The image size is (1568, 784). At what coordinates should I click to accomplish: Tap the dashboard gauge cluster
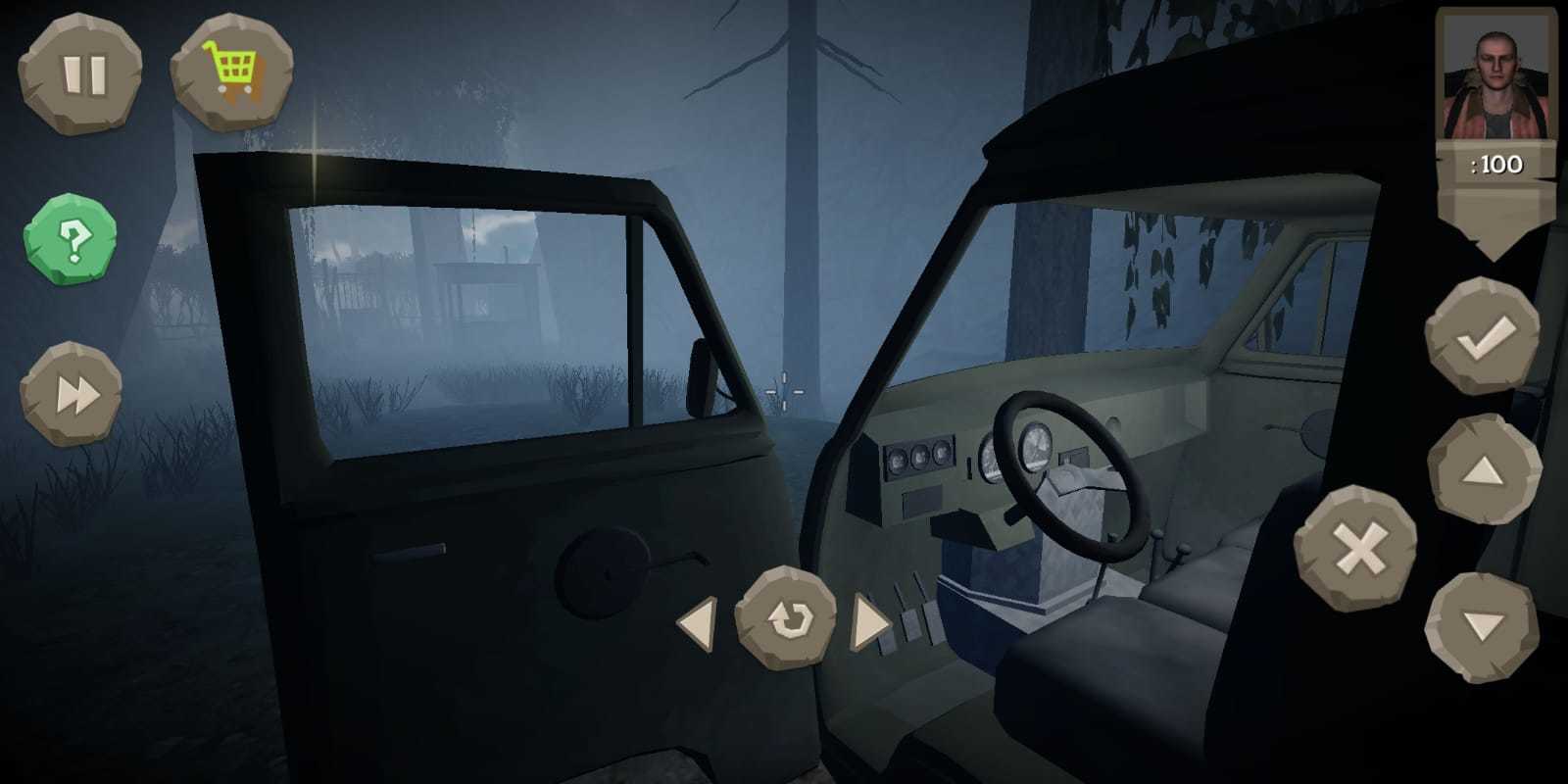pyautogui.click(x=921, y=456)
